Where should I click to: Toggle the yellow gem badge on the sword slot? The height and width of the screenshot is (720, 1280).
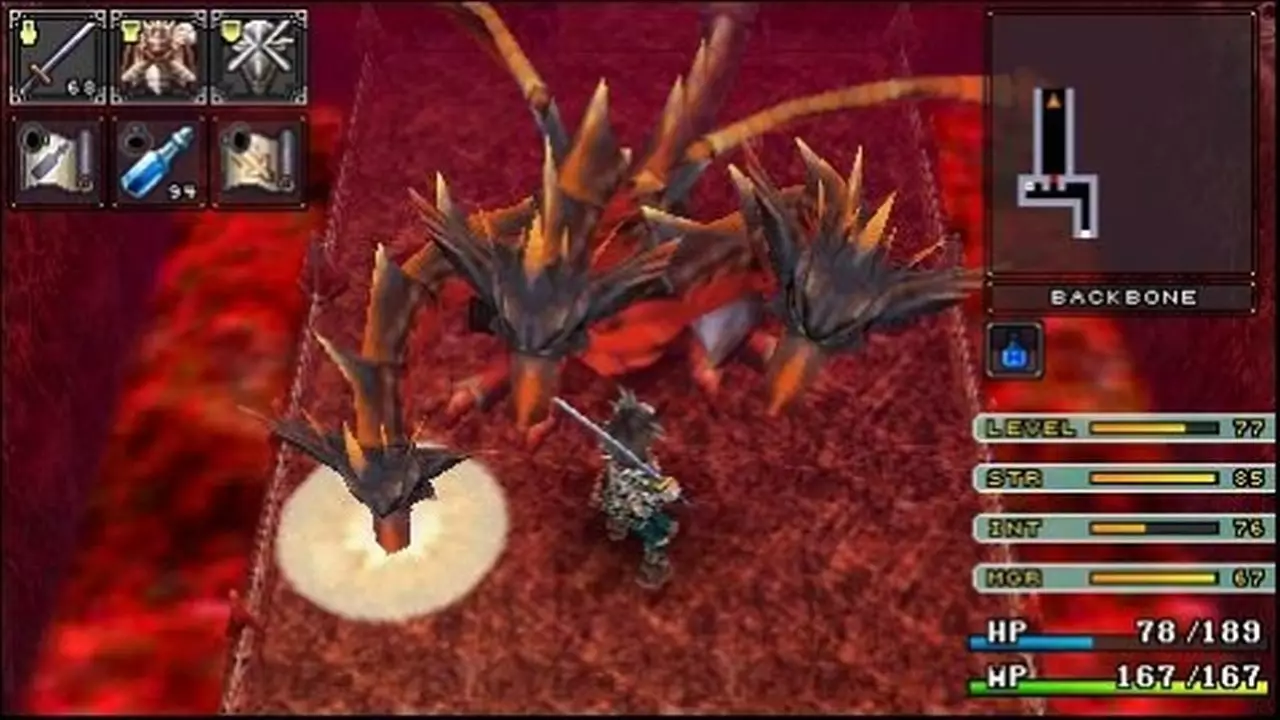(x=28, y=32)
